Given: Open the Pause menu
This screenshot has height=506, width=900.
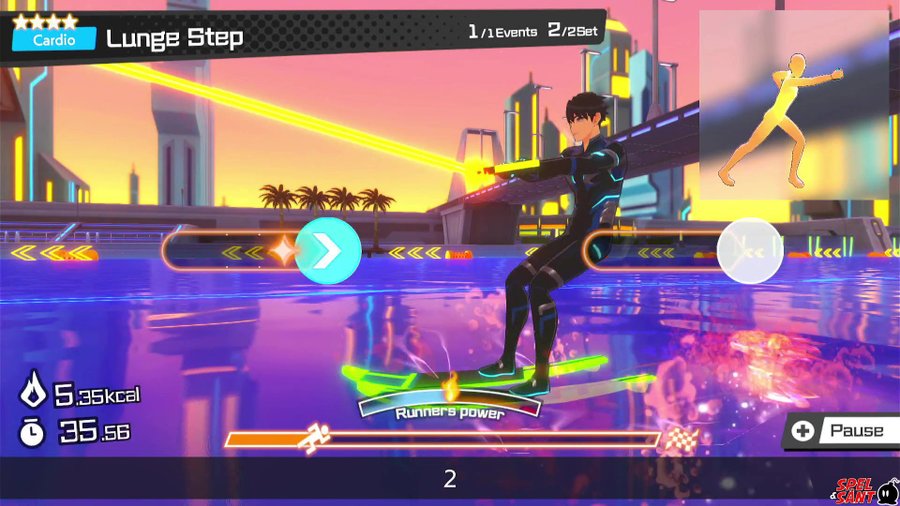Looking at the screenshot, I should [840, 431].
